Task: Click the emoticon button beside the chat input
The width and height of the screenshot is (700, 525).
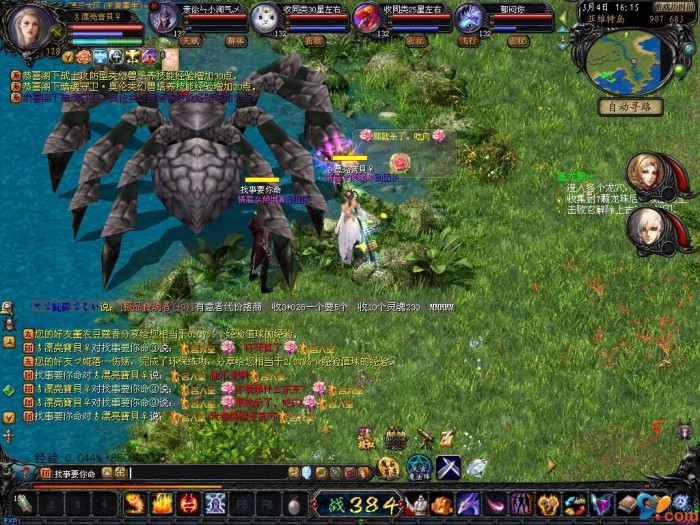Action: coord(293,473)
